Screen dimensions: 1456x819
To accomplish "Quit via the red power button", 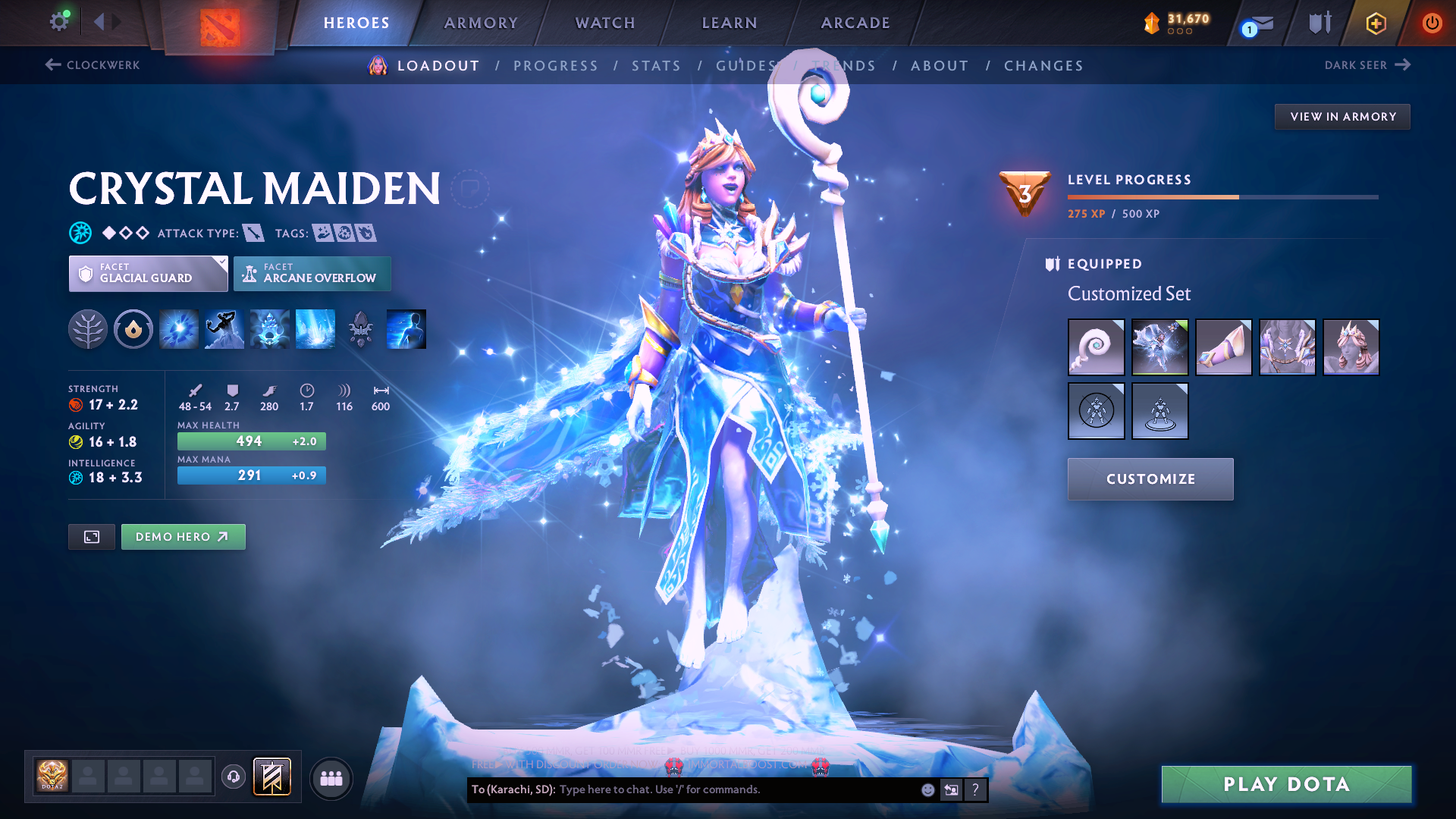I will point(1431,23).
